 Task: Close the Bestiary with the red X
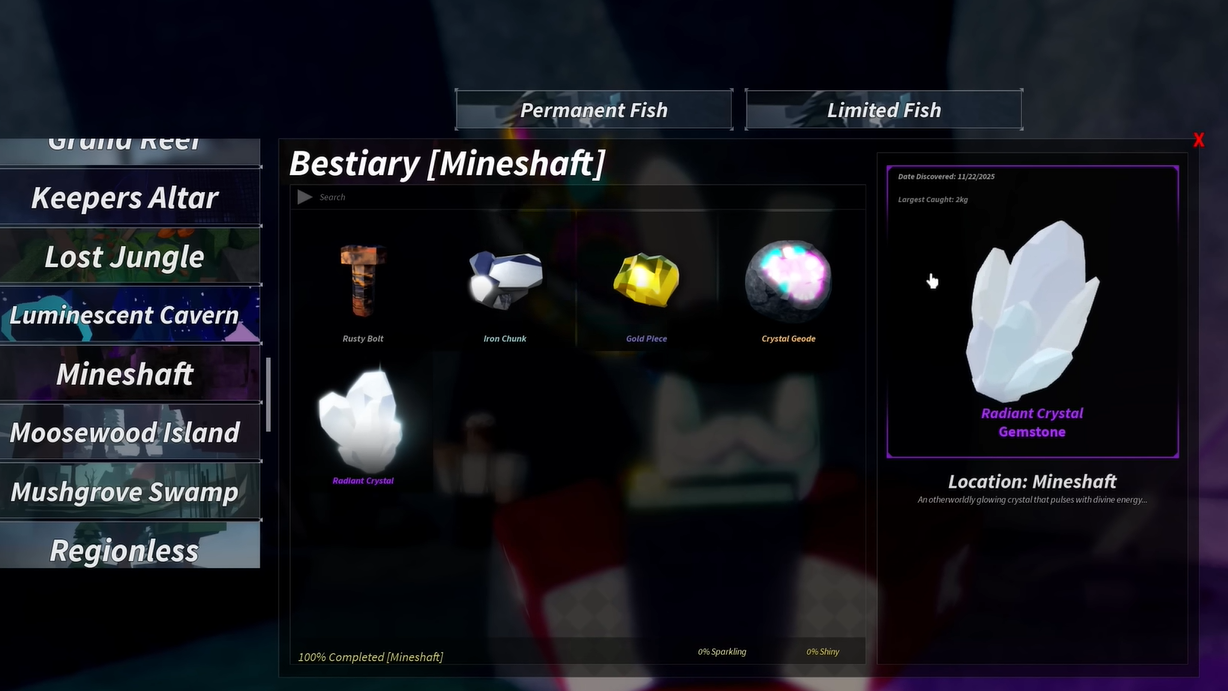click(x=1198, y=141)
